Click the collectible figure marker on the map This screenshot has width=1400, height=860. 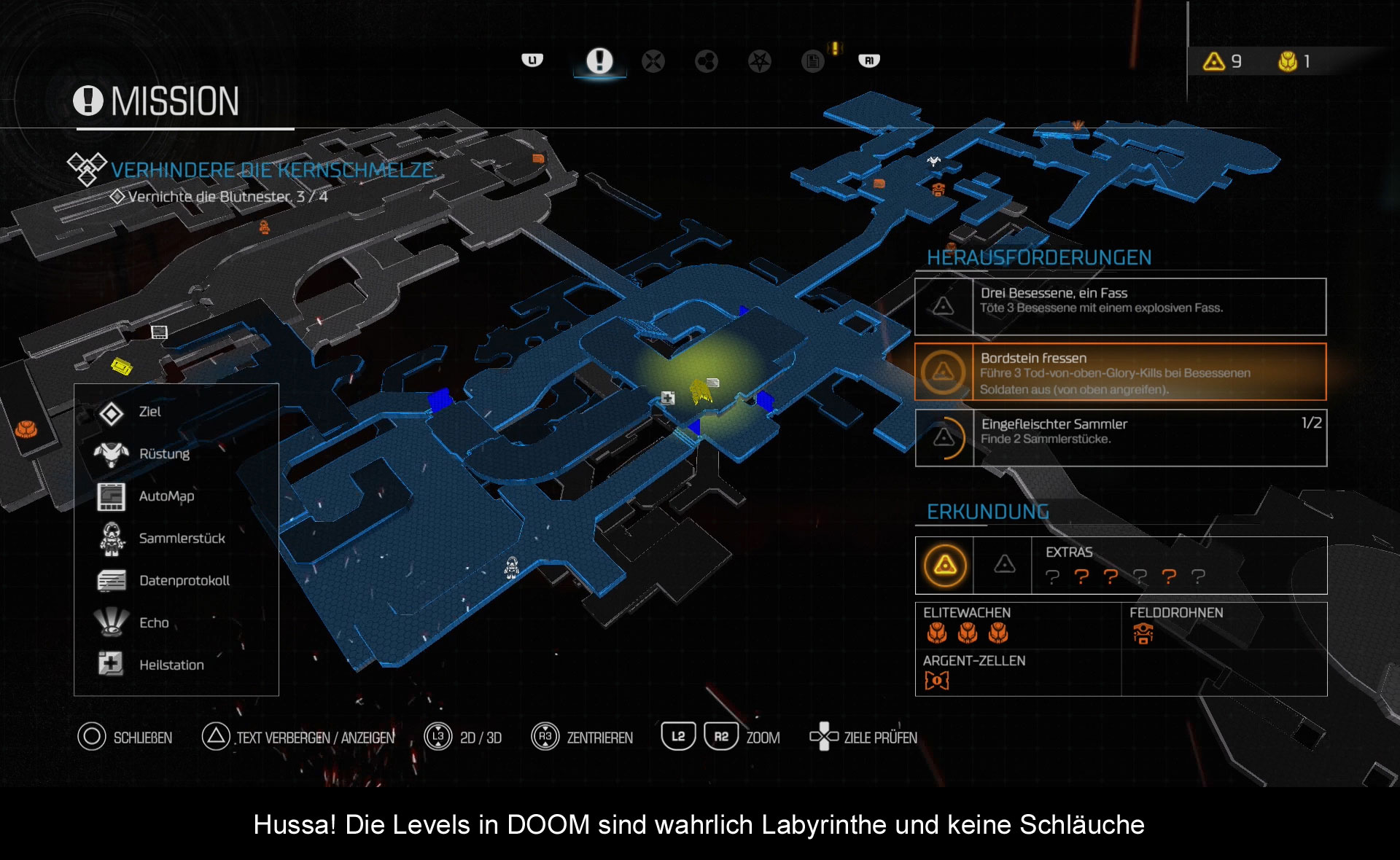512,567
